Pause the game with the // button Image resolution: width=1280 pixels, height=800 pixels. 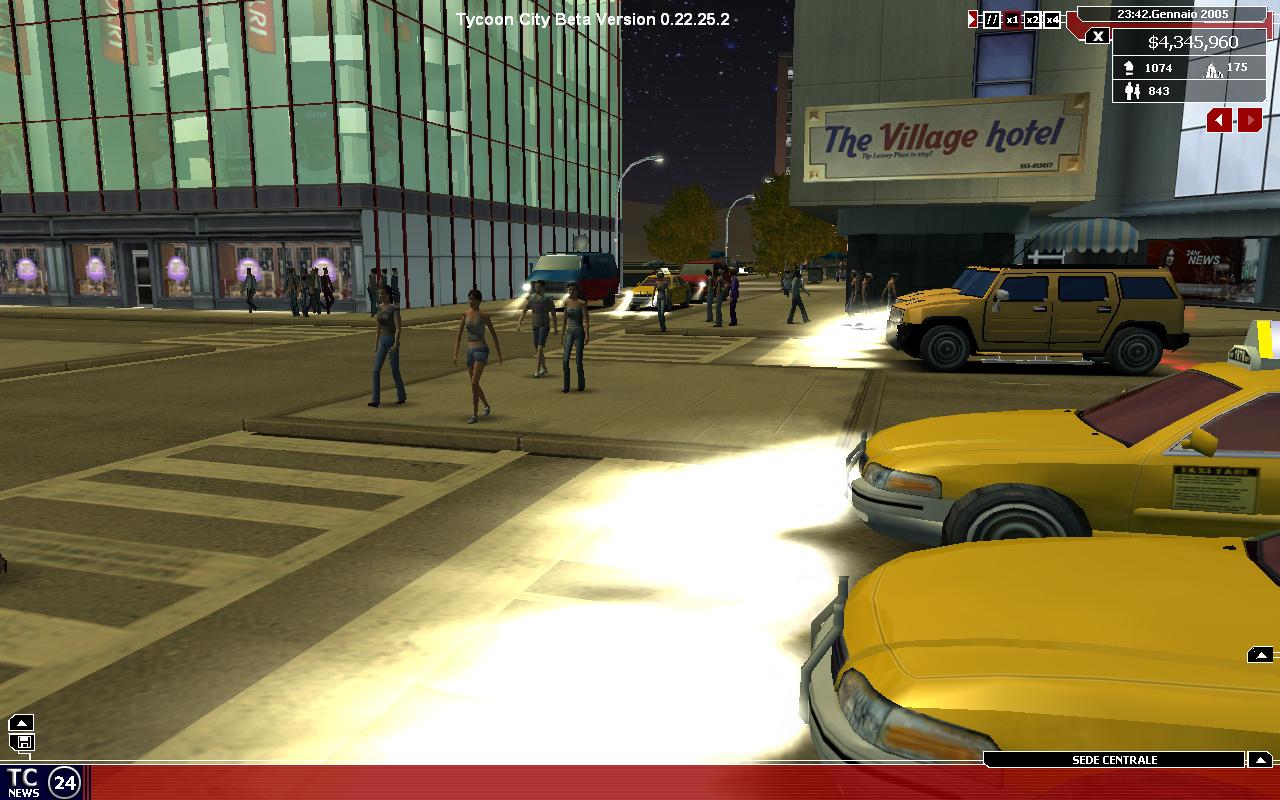point(992,20)
